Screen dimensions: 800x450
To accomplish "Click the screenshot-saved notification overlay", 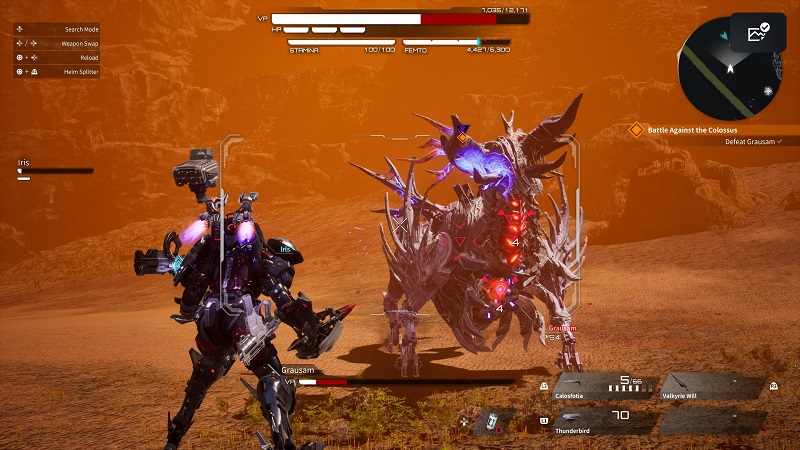I will tap(758, 33).
